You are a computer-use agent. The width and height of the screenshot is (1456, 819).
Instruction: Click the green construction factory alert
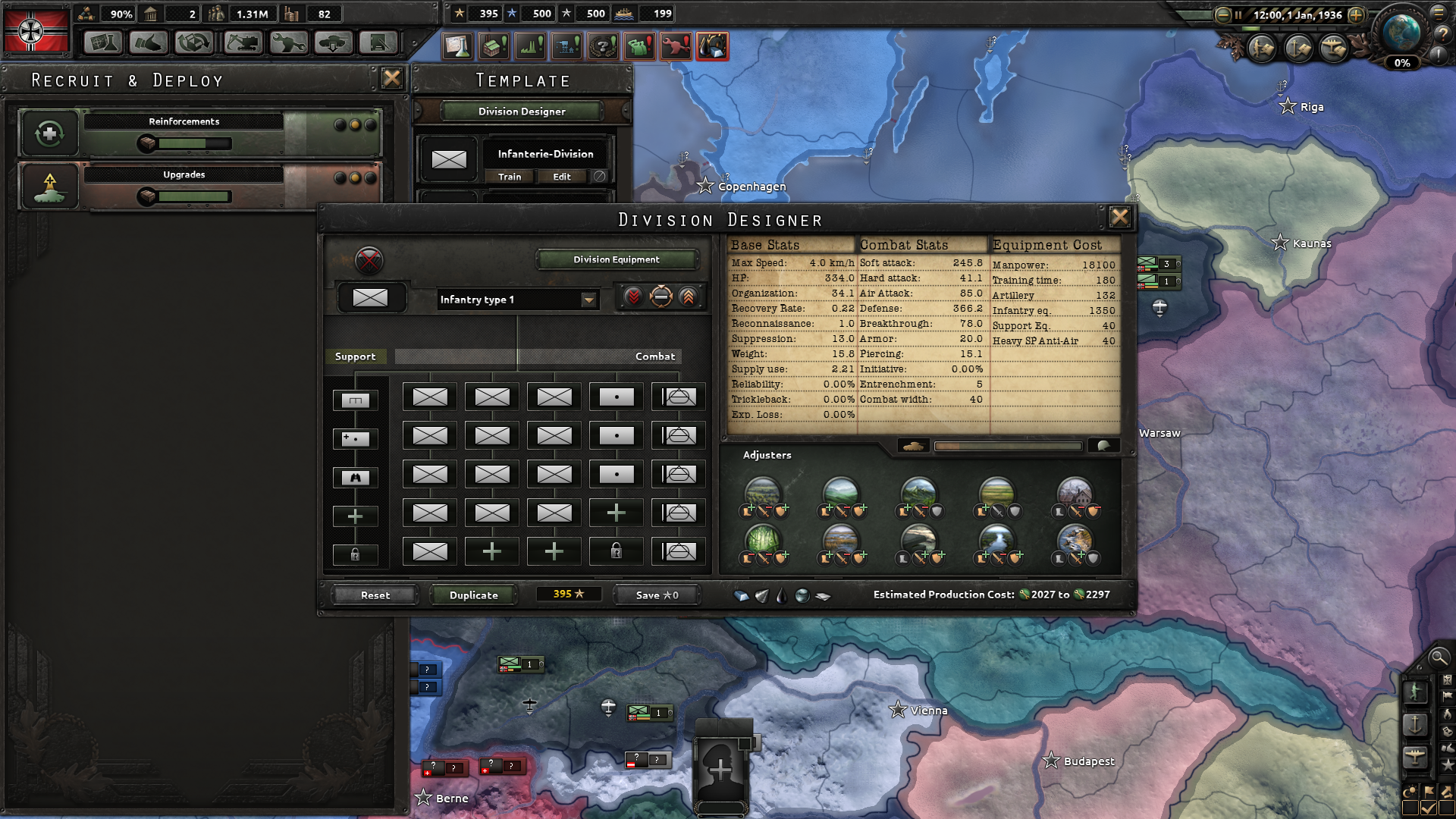point(494,45)
